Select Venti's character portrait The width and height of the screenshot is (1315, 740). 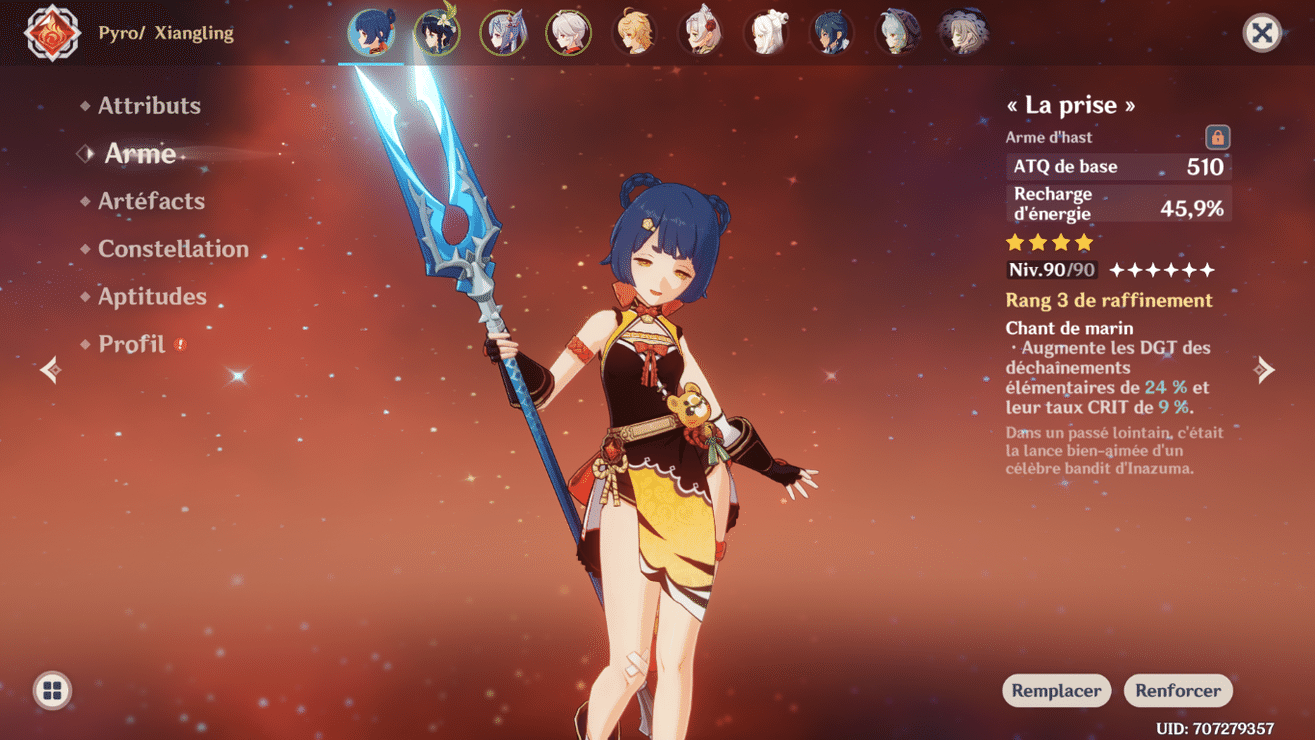point(437,32)
